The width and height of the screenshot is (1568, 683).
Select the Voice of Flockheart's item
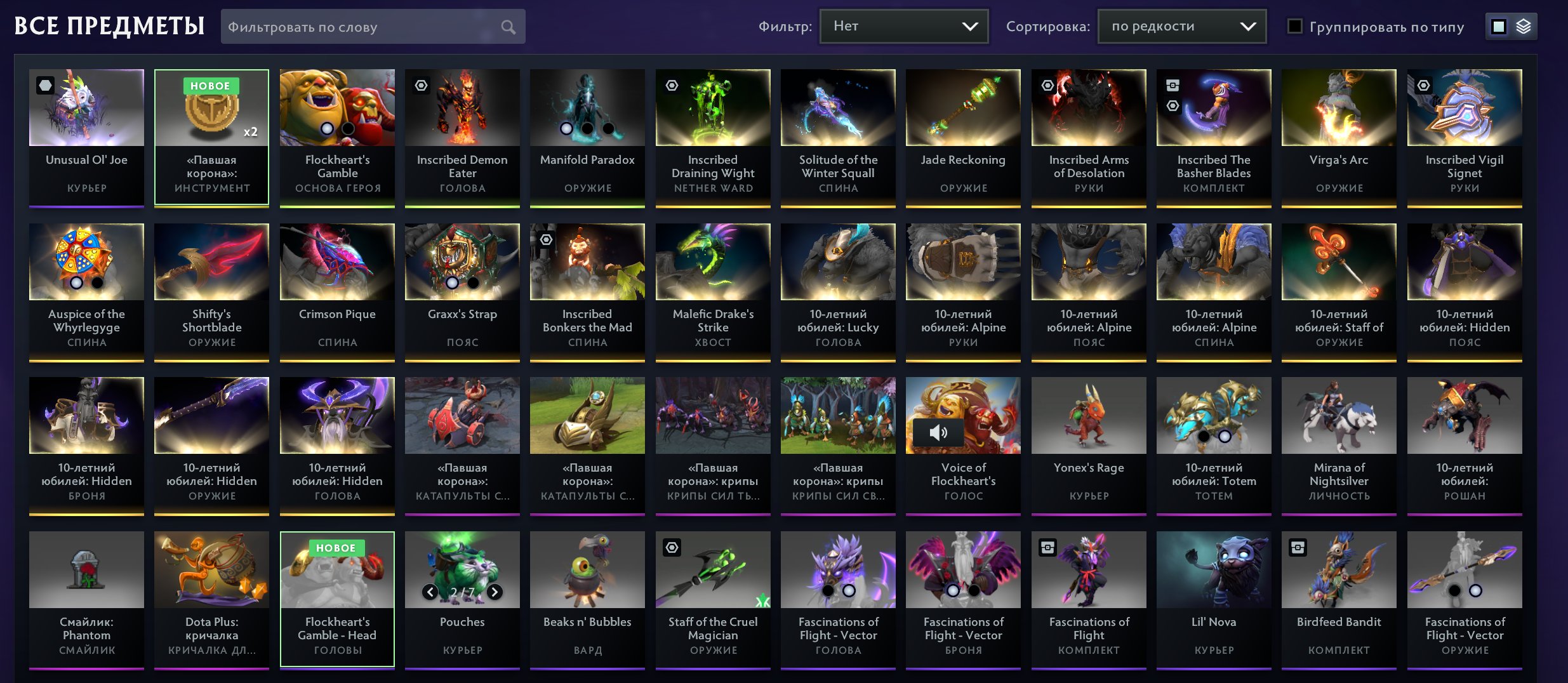pyautogui.click(x=963, y=446)
